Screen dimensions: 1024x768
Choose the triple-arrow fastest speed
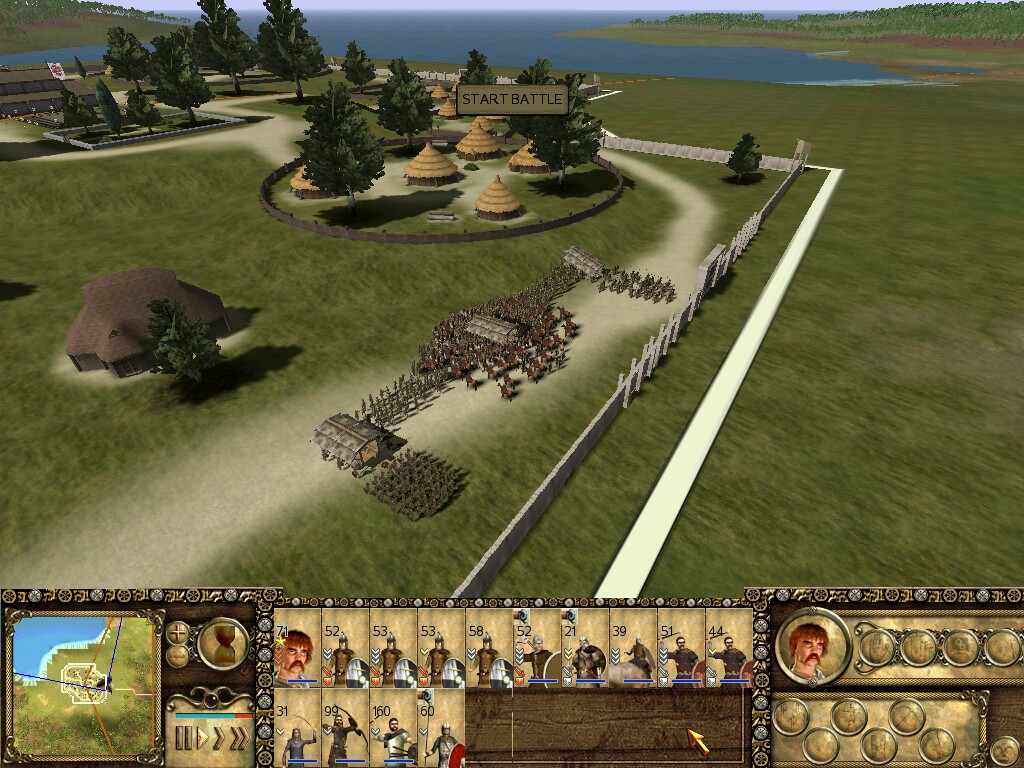(239, 739)
